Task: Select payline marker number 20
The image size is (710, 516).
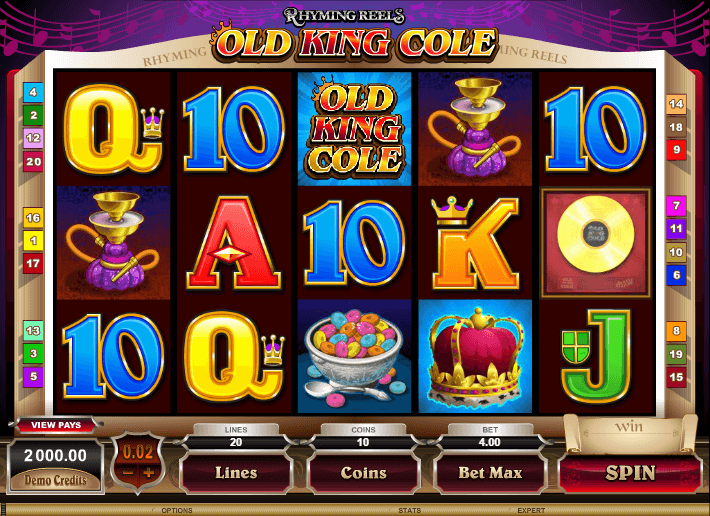Action: 34,161
